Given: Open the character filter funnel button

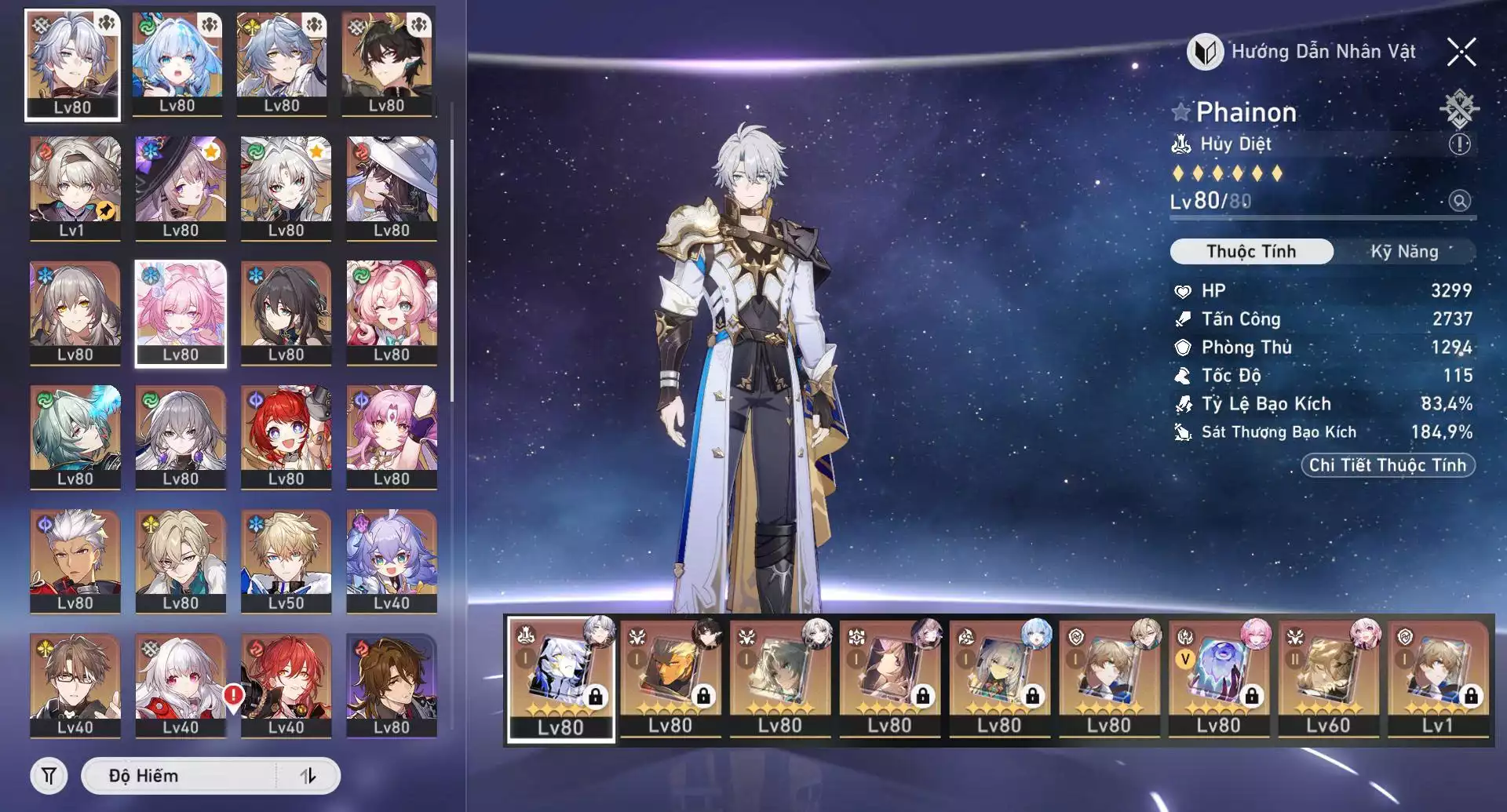Looking at the screenshot, I should coord(49,776).
